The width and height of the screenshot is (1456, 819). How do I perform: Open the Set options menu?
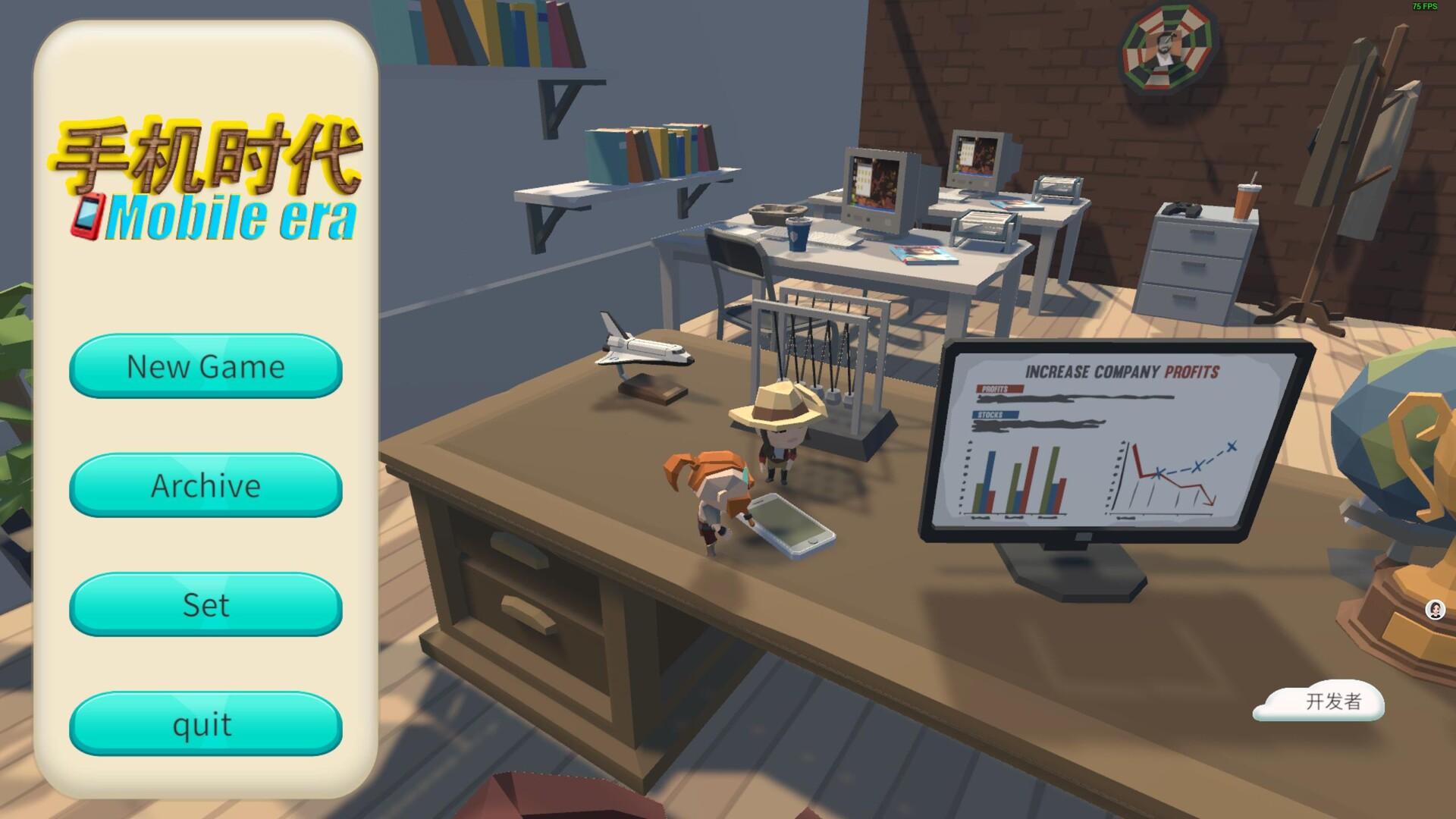[206, 604]
